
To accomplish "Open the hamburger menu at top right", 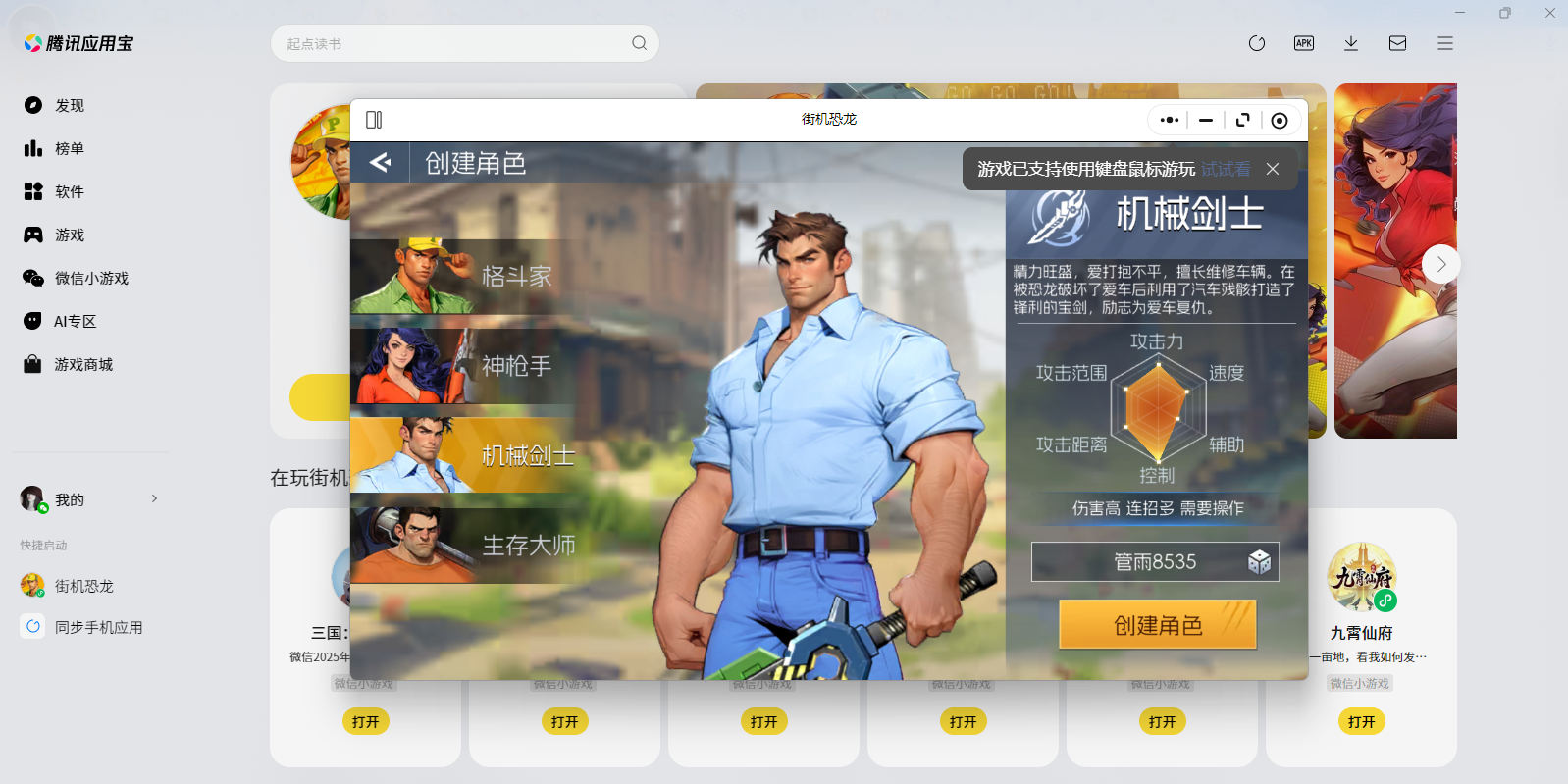I will click(x=1444, y=43).
